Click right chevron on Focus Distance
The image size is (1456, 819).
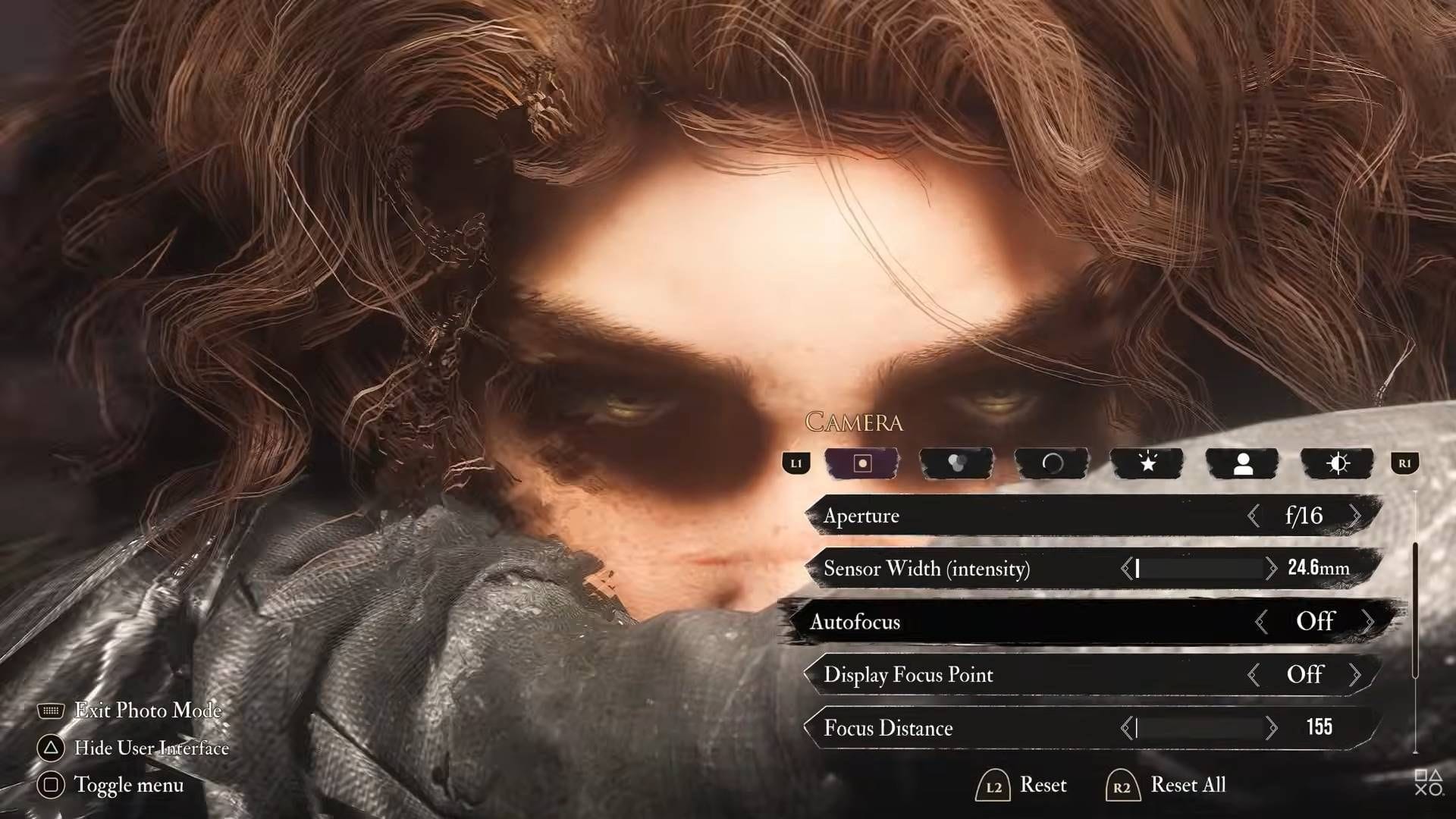[x=1273, y=728]
